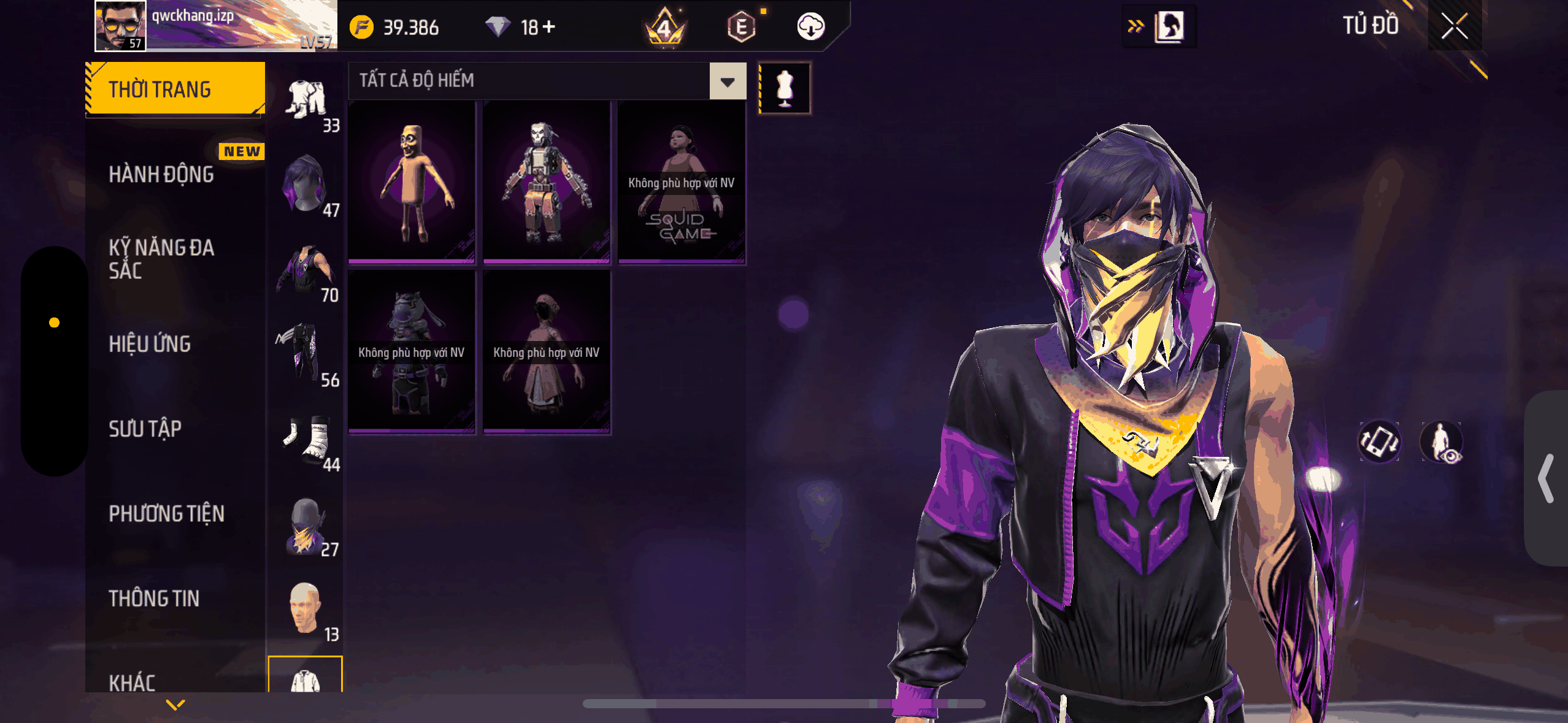Open the TẤT CẢ ĐỘ HIẾM rarity dropdown
1568x723 pixels.
point(728,81)
